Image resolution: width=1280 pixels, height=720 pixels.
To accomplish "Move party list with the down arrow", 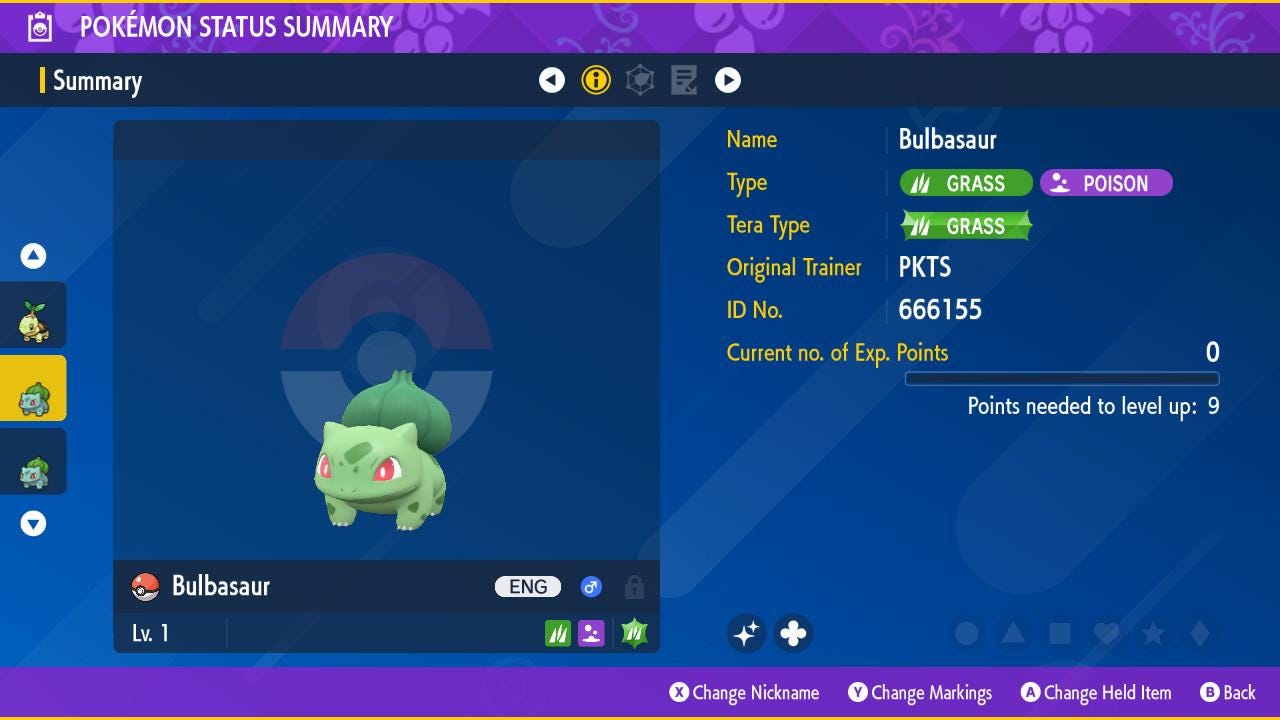I will (34, 524).
